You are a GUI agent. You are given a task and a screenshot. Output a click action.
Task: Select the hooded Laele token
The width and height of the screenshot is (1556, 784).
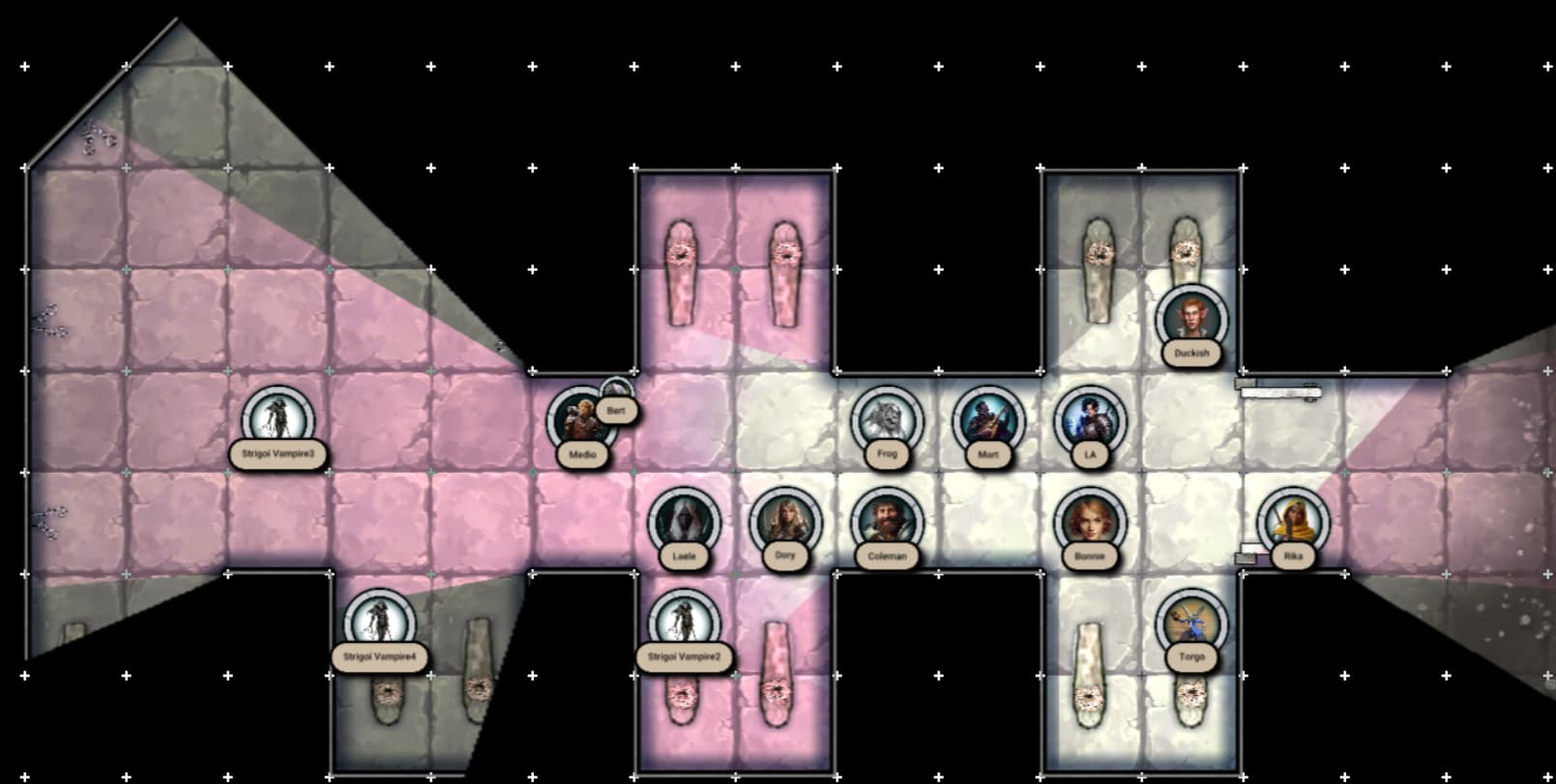tap(684, 522)
